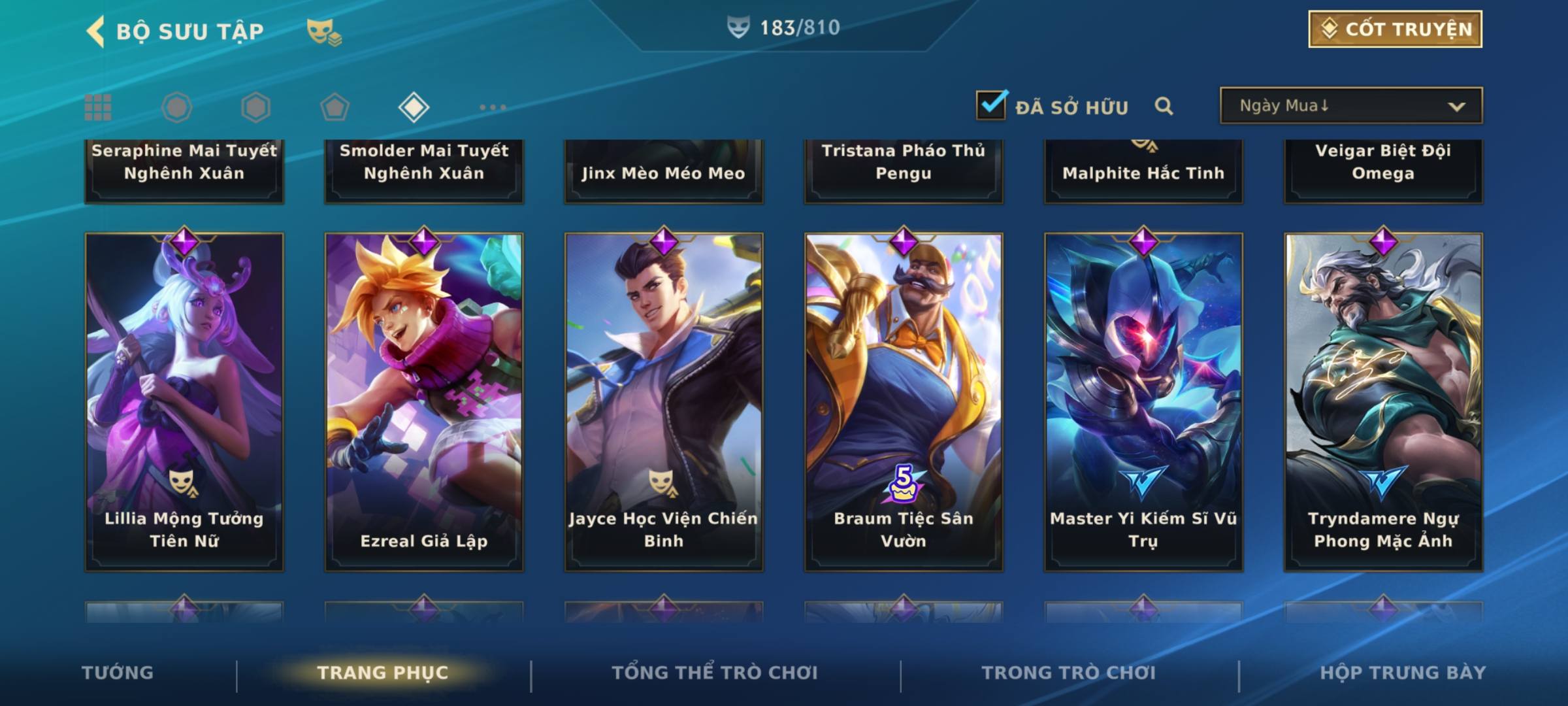1568x706 pixels.
Task: Go back from Bộ Sưu Tập
Action: click(x=96, y=31)
